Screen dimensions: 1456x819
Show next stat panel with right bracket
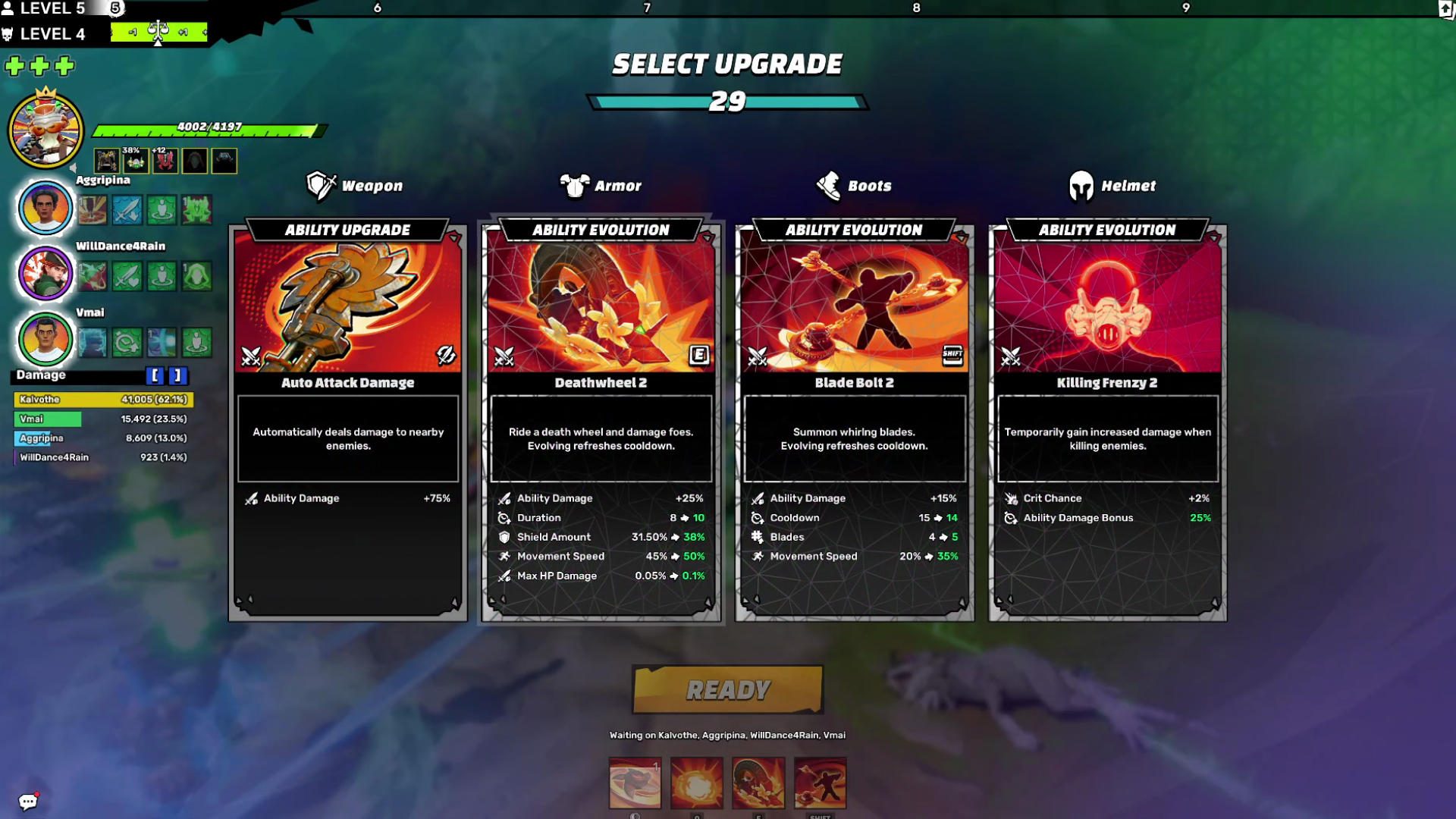click(x=177, y=375)
